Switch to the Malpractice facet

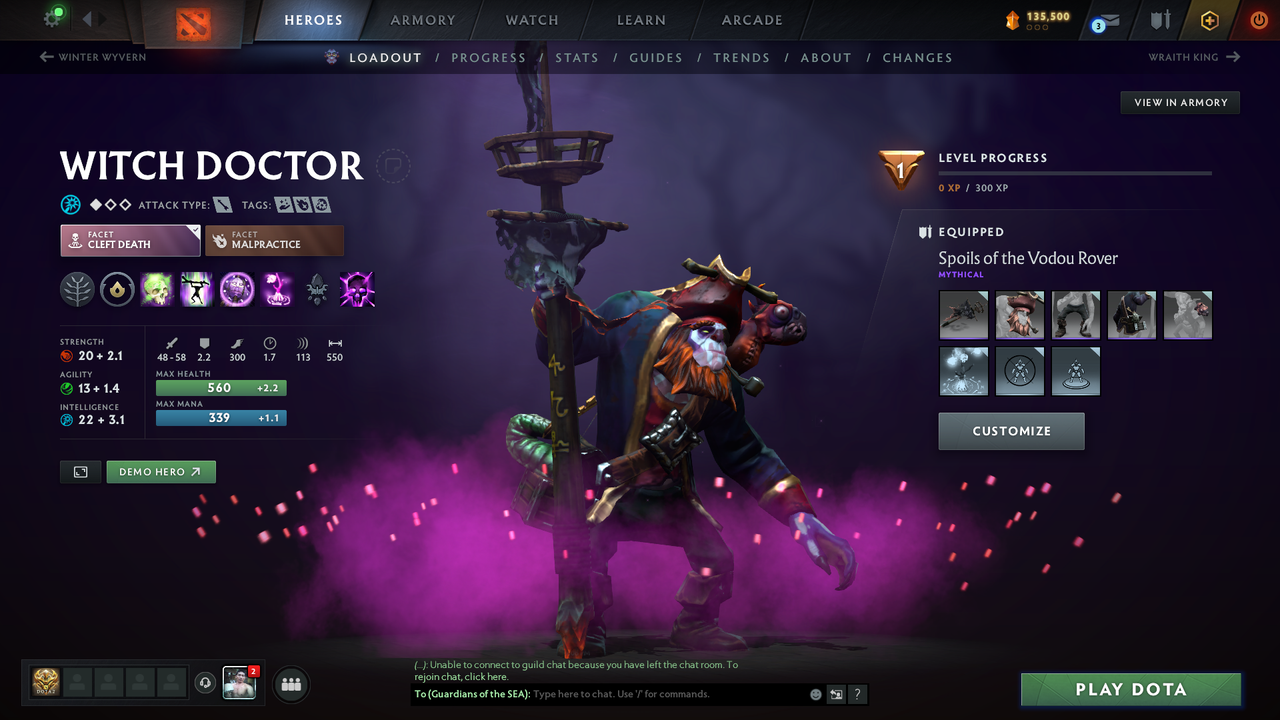[x=274, y=240]
